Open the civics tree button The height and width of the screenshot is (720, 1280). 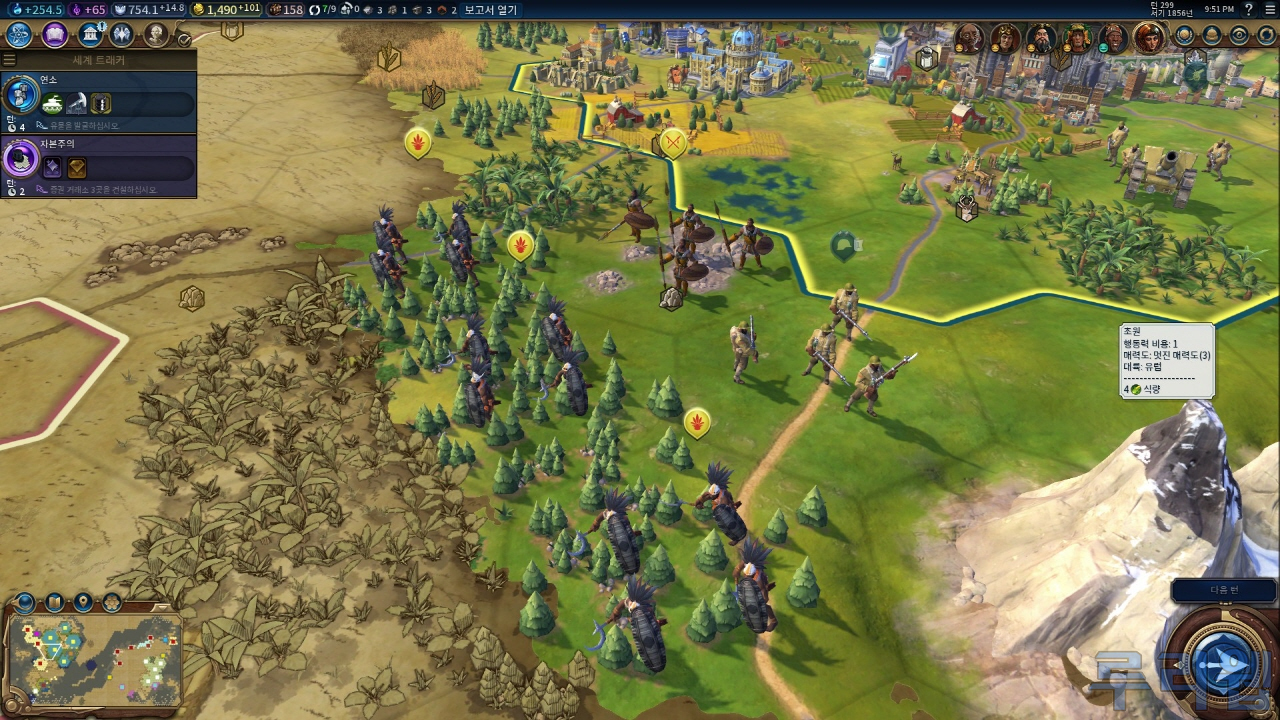point(55,35)
